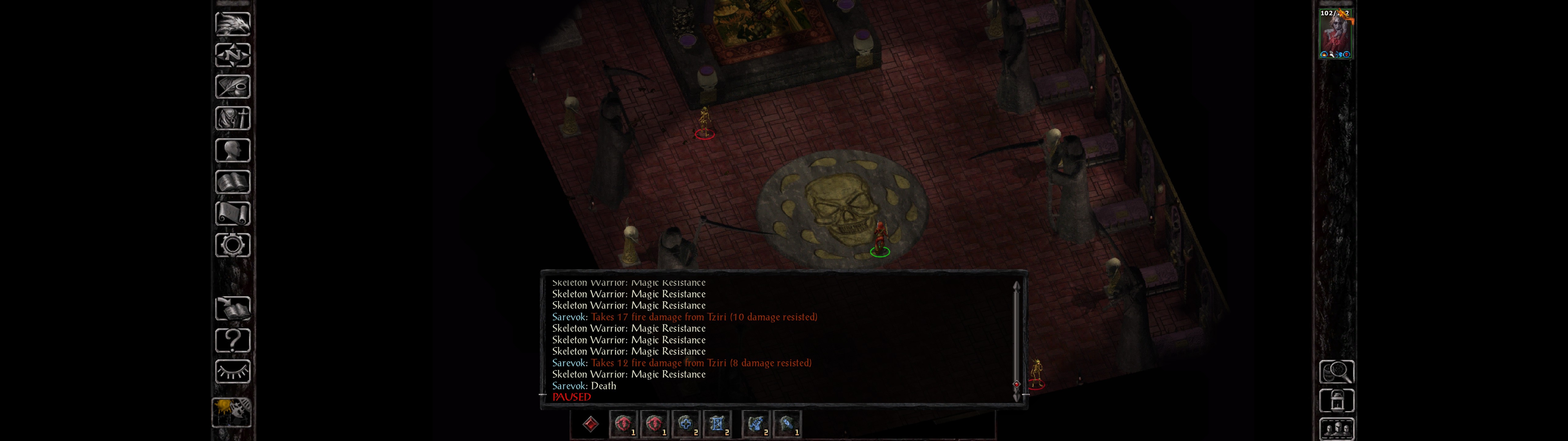Open the area map compass button

coord(232,55)
